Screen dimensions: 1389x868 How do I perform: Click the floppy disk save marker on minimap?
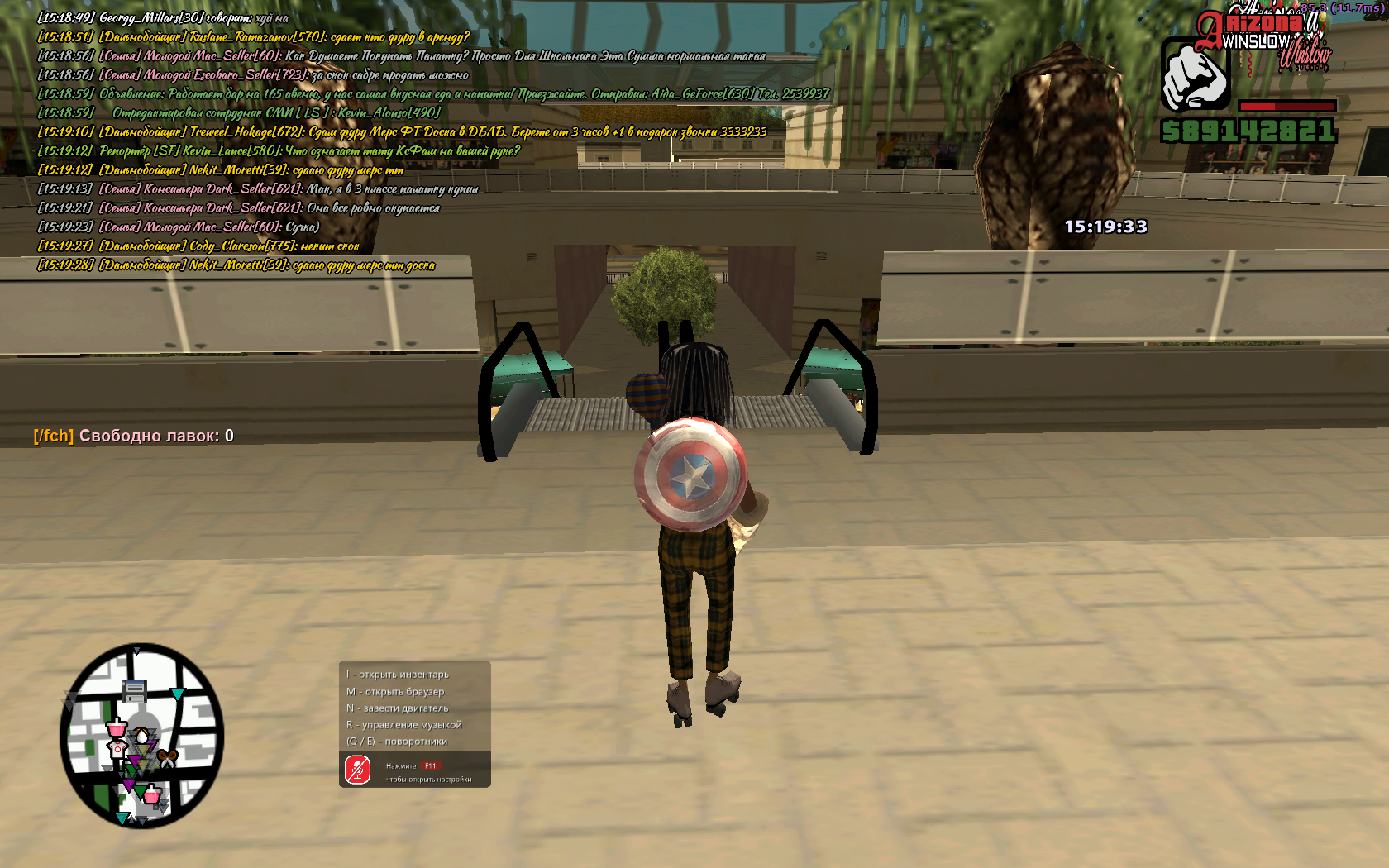(x=135, y=690)
